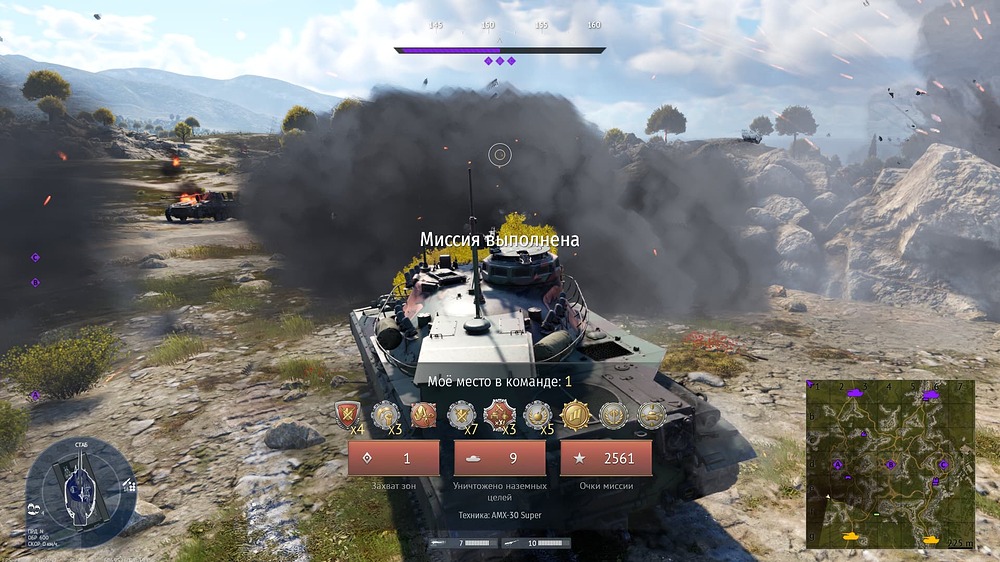Click the red shield award with x4
This screenshot has height=562, width=1000.
click(348, 414)
